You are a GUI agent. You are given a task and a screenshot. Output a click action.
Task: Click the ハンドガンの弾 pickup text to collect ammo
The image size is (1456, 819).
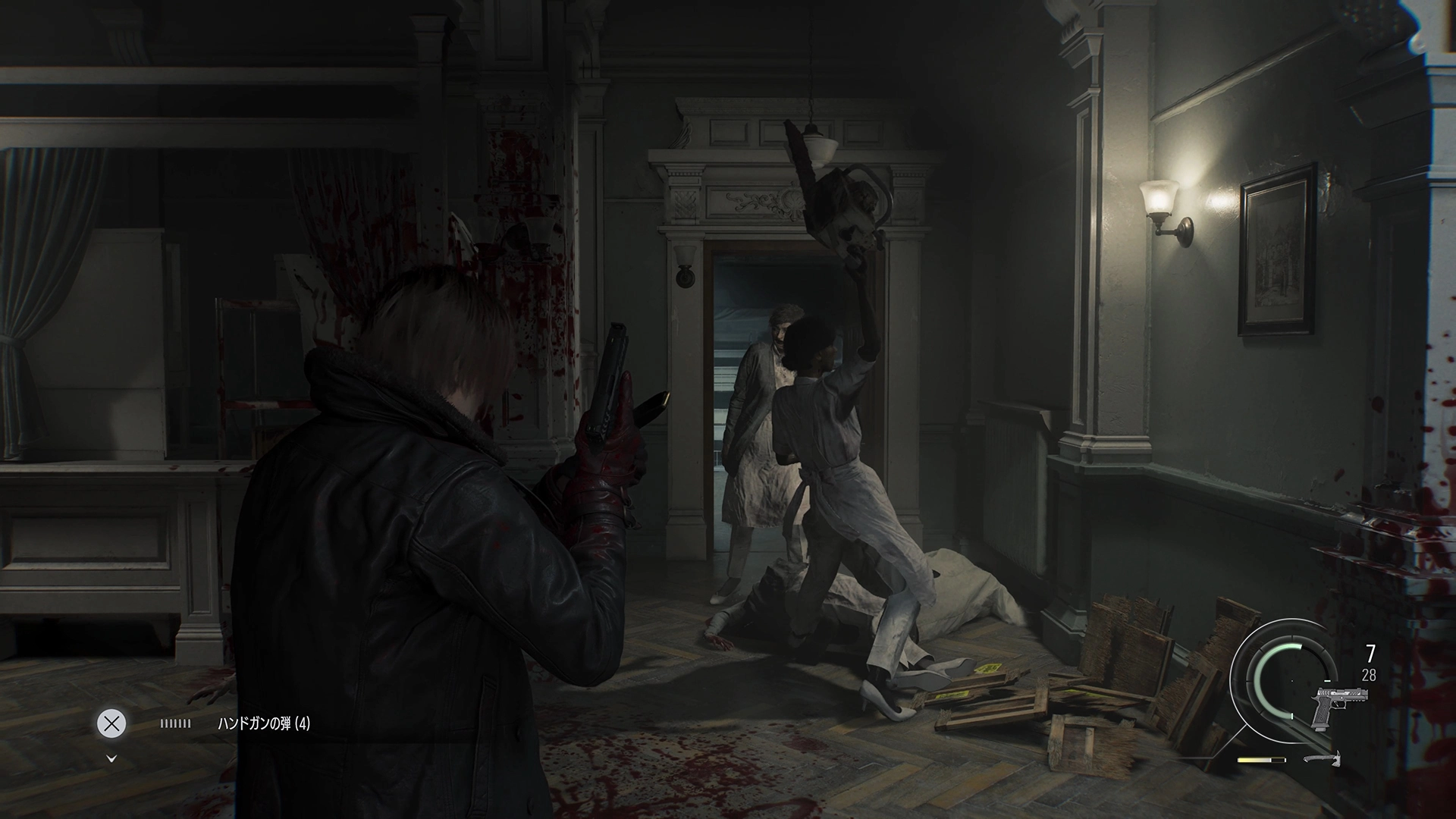(264, 723)
